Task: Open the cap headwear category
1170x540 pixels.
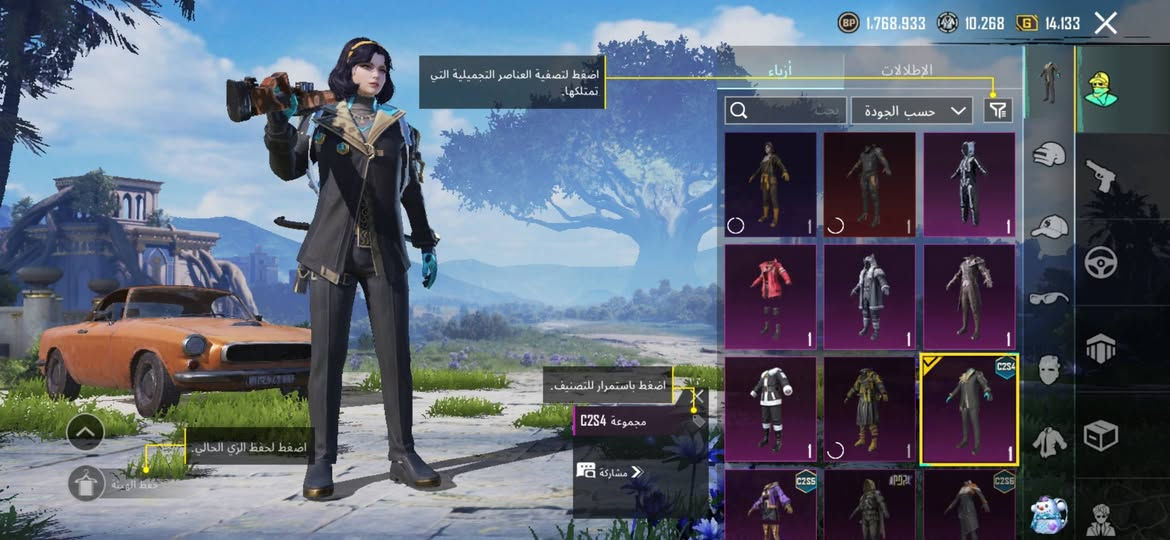Action: click(1048, 227)
